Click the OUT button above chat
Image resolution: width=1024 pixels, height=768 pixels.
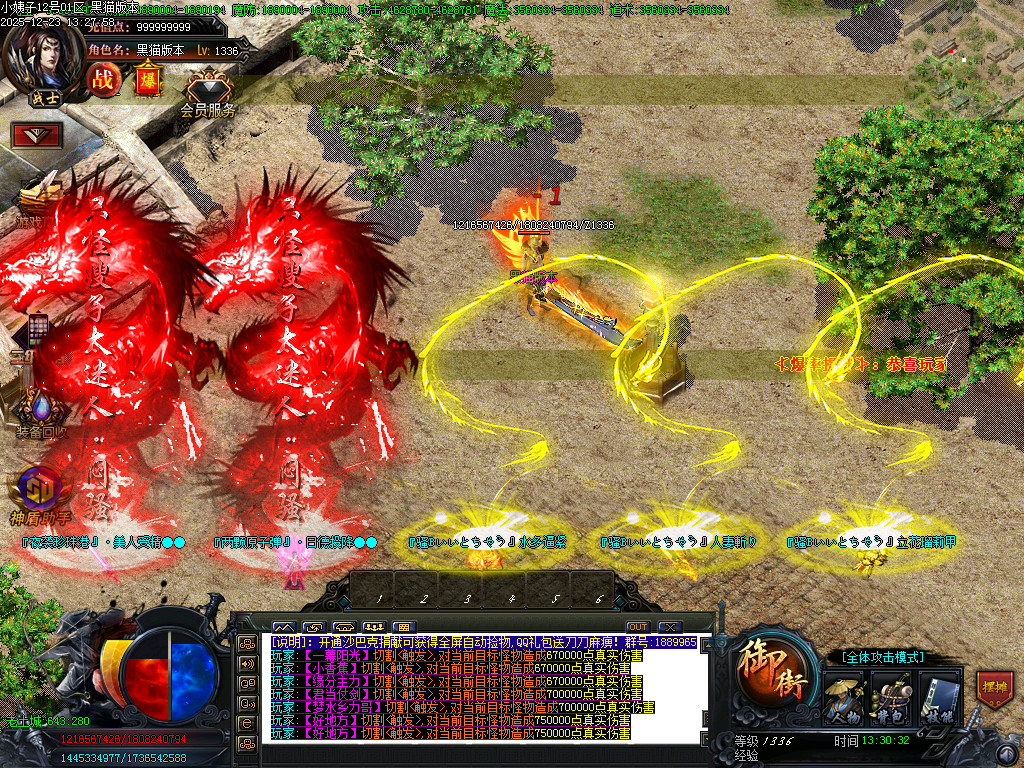637,627
